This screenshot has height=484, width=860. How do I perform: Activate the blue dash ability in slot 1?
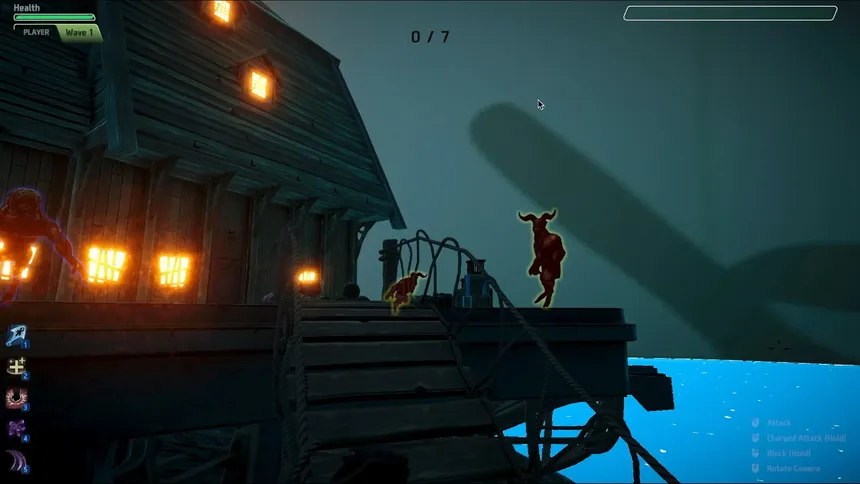click(16, 335)
